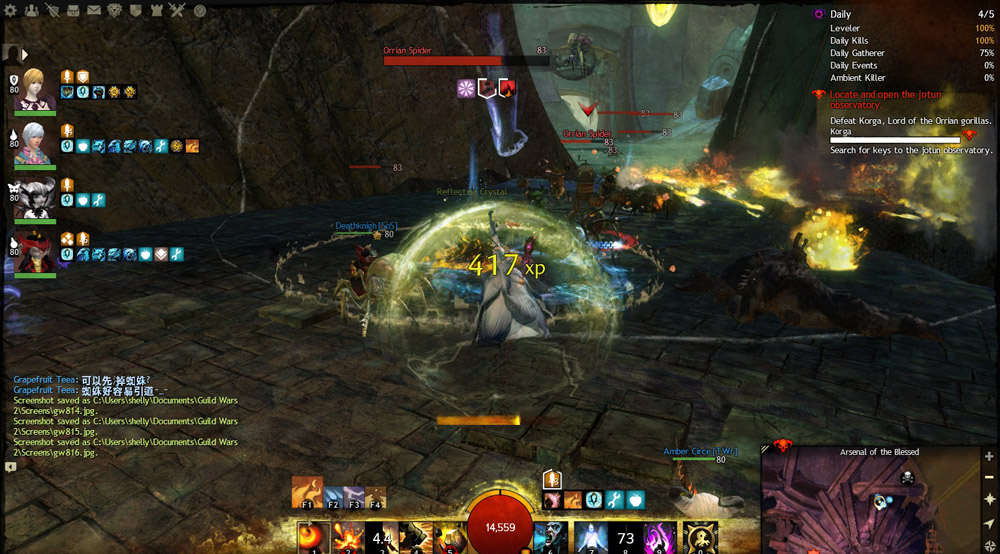Zoom out the minimap with minus button
Image resolution: width=1000 pixels, height=554 pixels.
click(x=988, y=476)
